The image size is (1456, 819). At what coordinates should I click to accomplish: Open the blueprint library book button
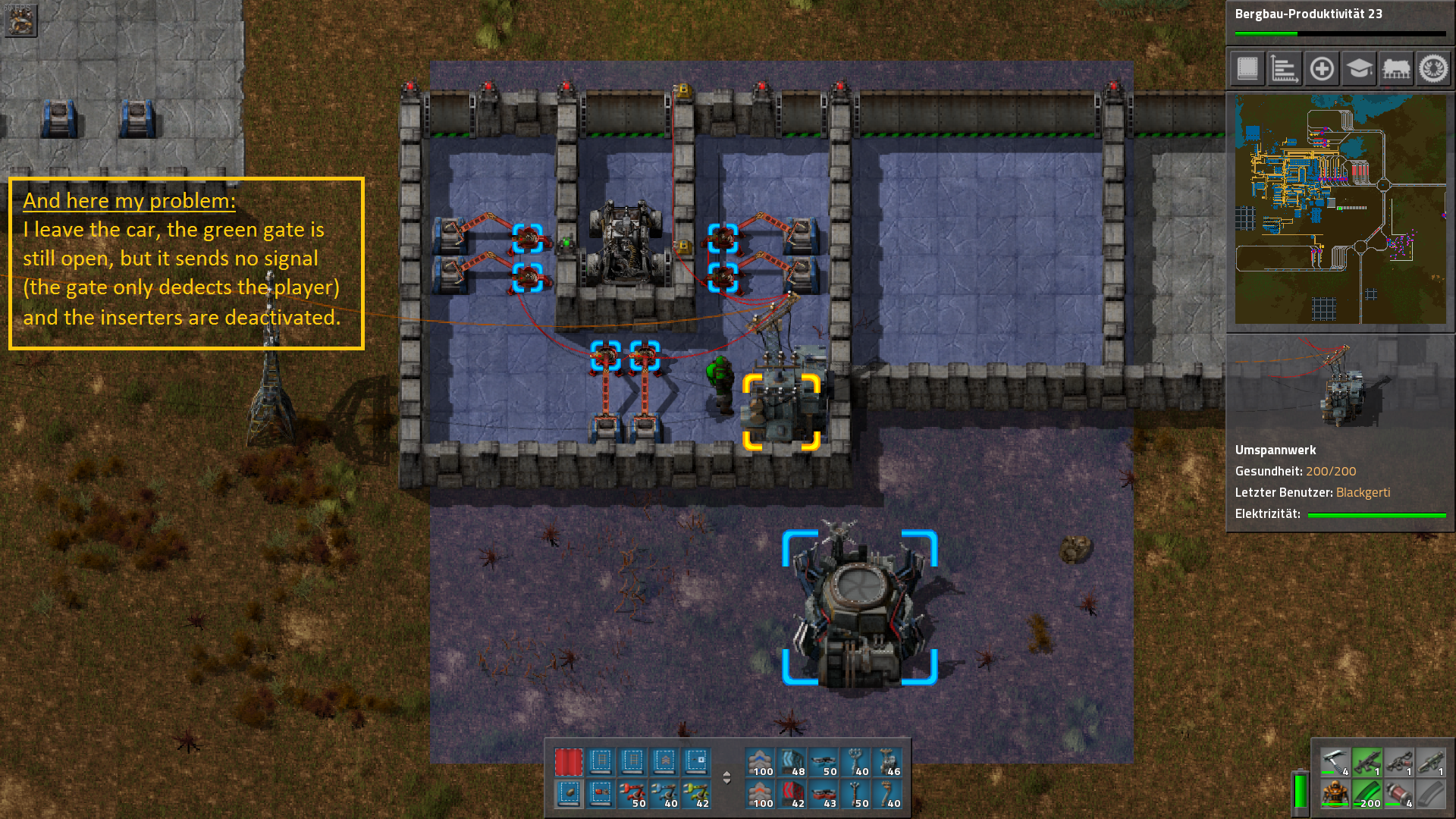[x=1247, y=69]
